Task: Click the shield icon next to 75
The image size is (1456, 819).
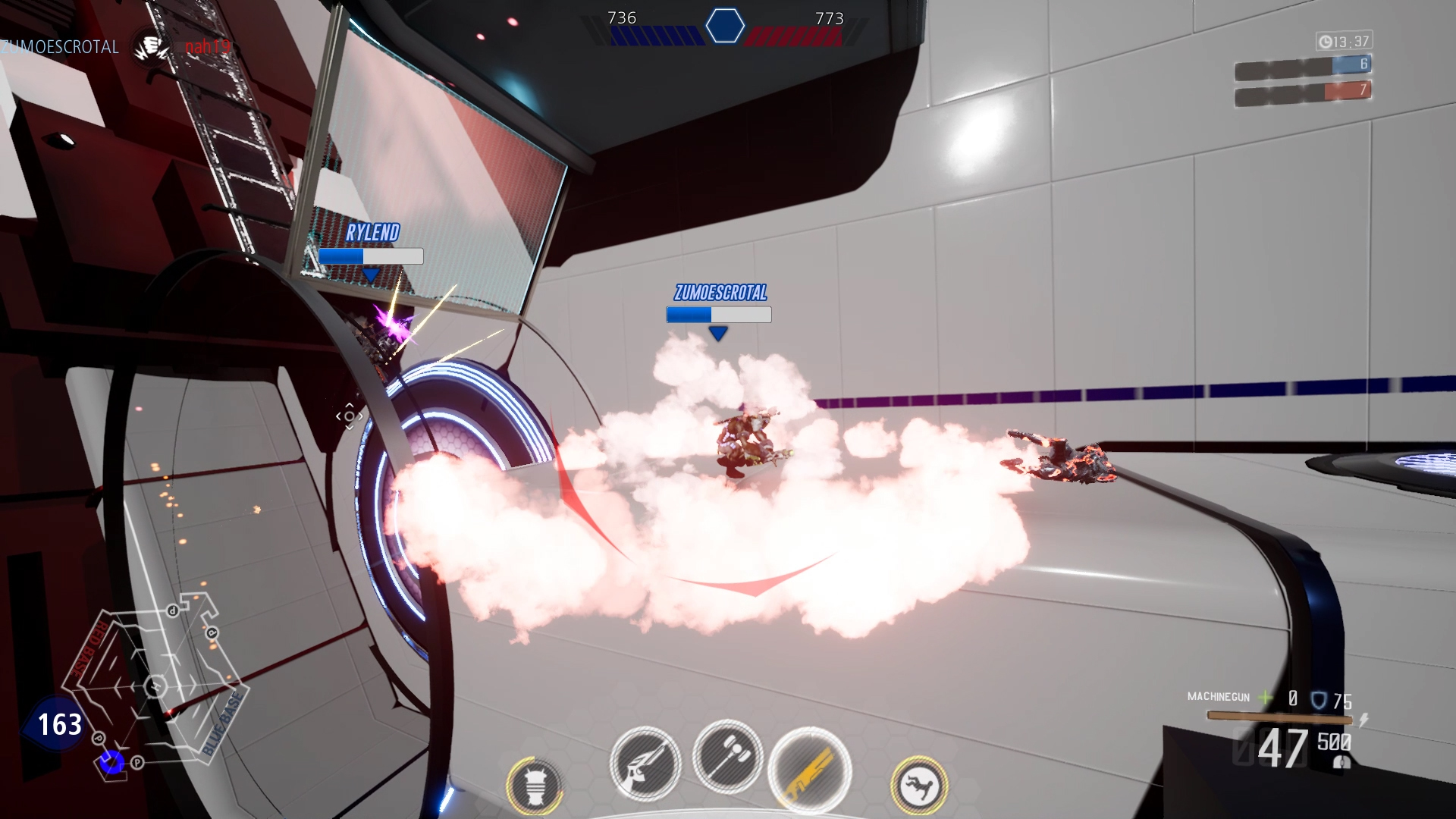Action: [1317, 701]
